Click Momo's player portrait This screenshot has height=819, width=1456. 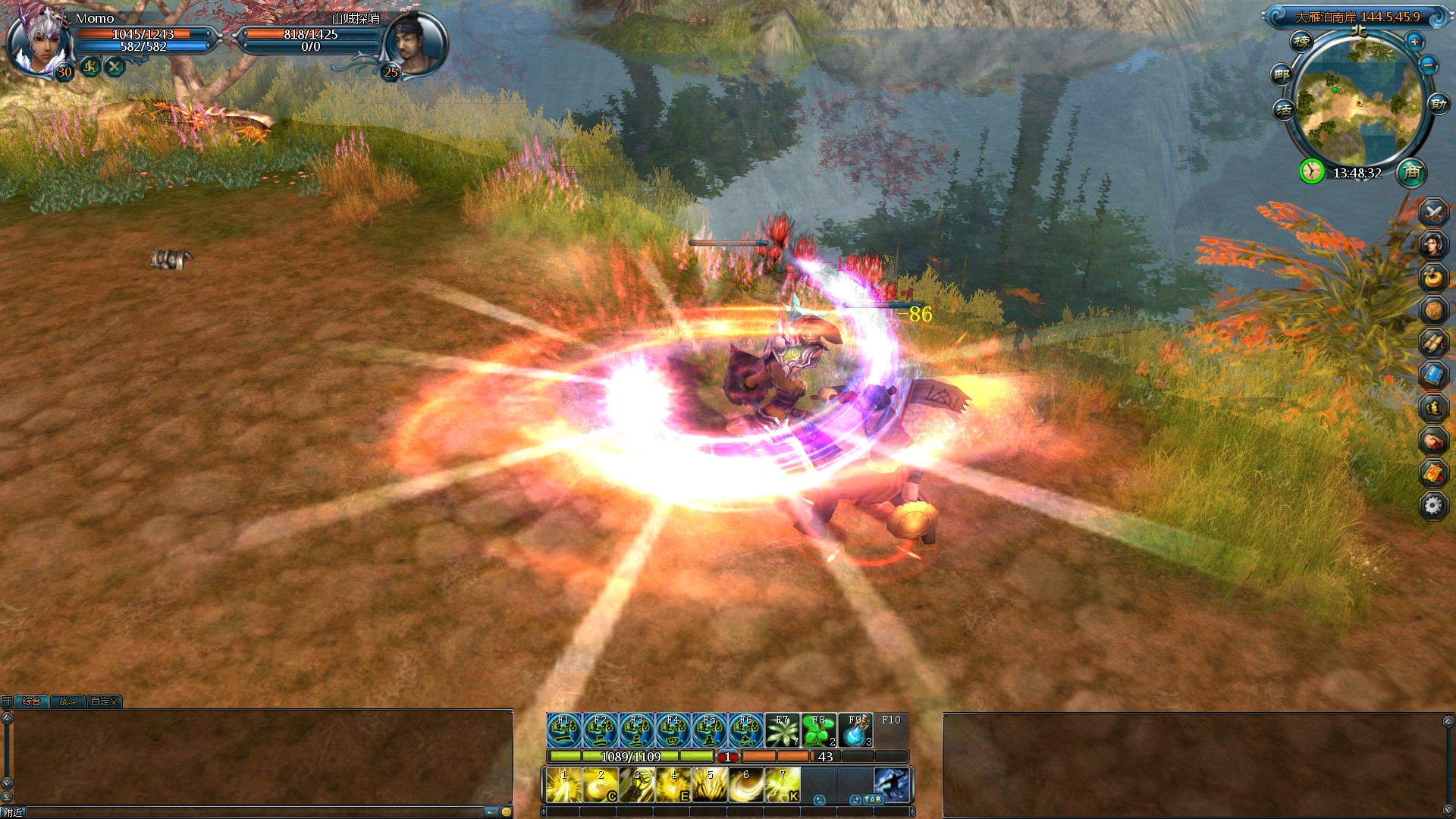coord(36,39)
